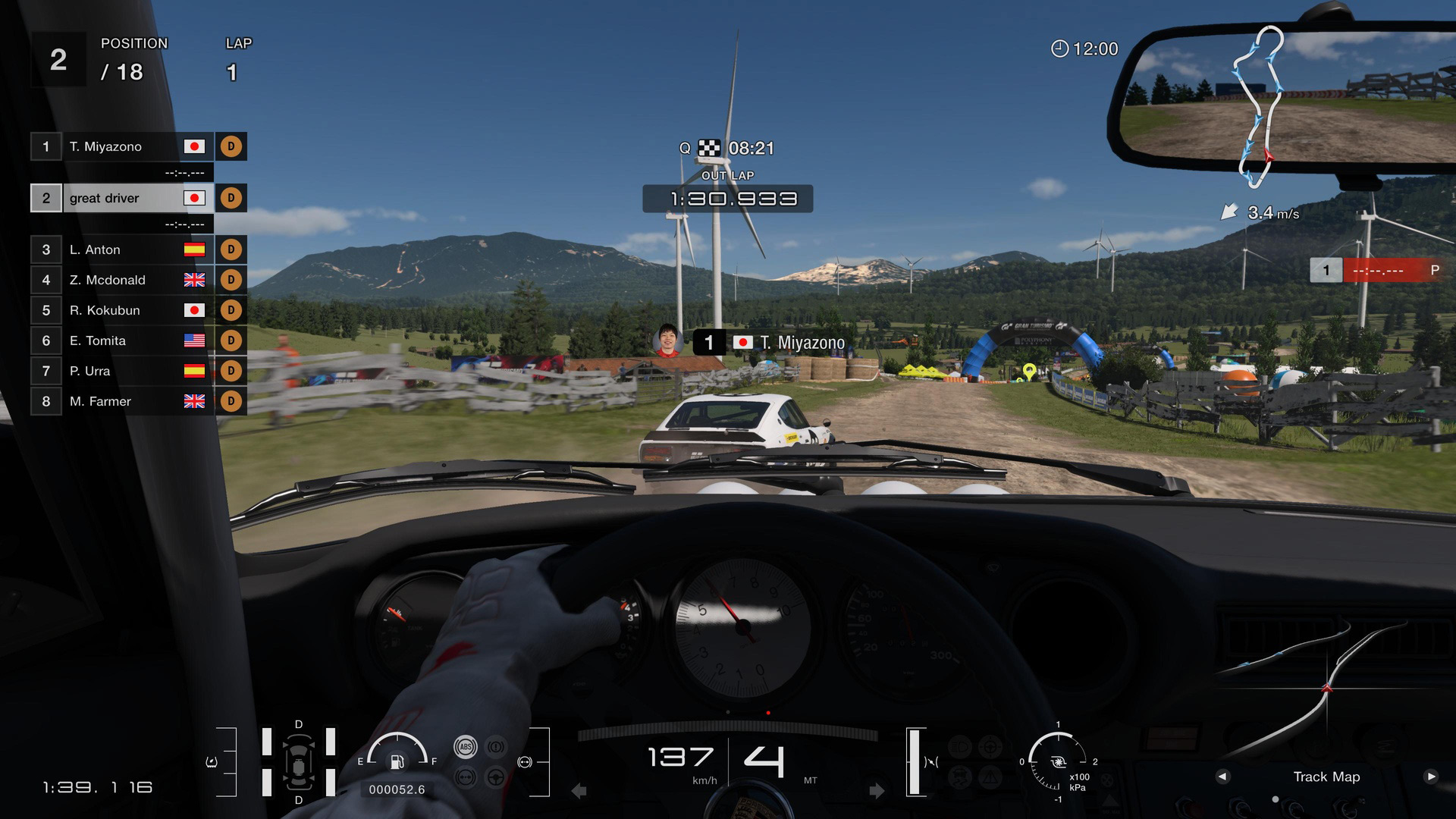
Task: Select the car tire wear diagram
Action: (x=299, y=762)
